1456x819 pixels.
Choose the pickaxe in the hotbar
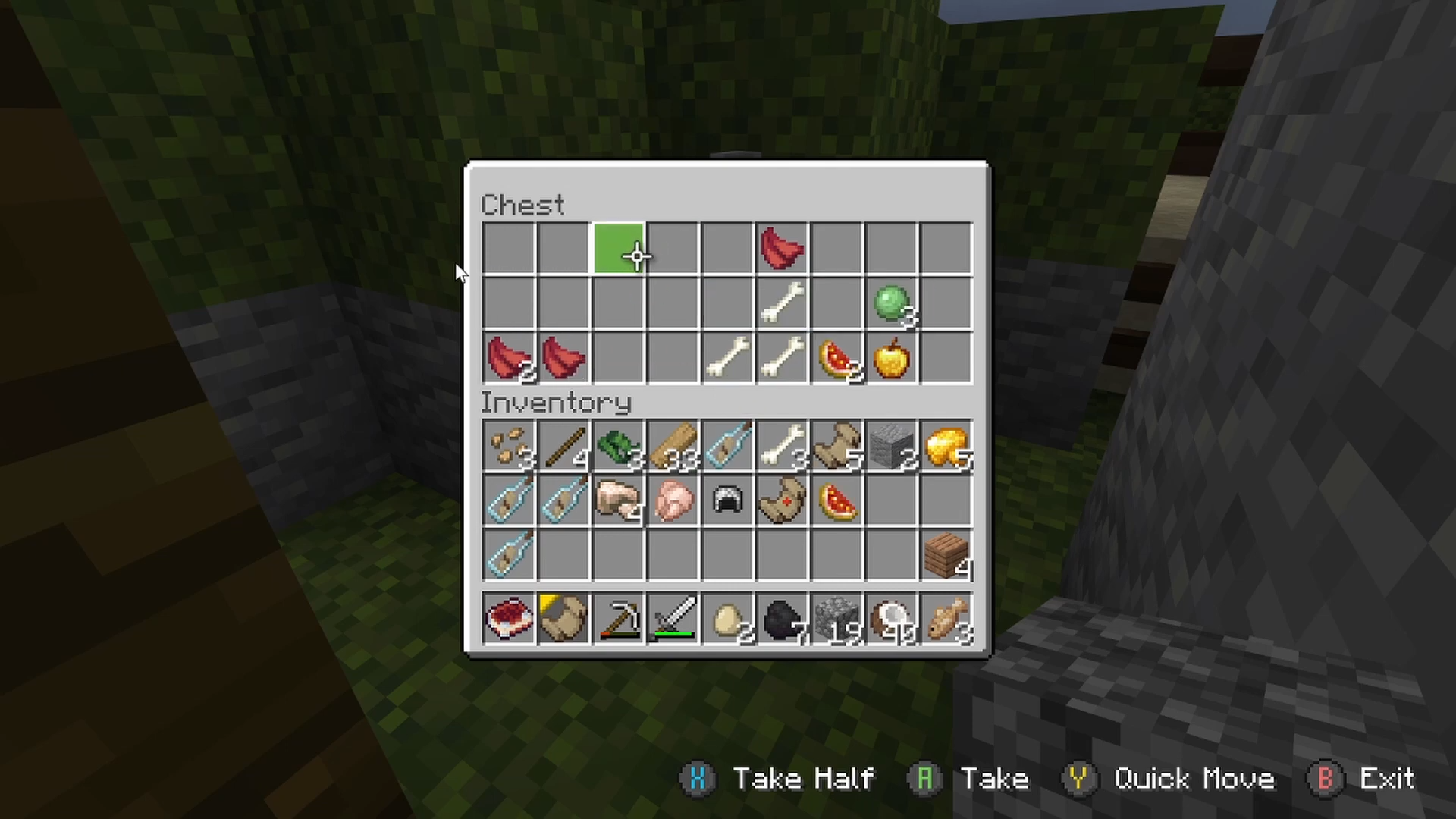(x=618, y=619)
